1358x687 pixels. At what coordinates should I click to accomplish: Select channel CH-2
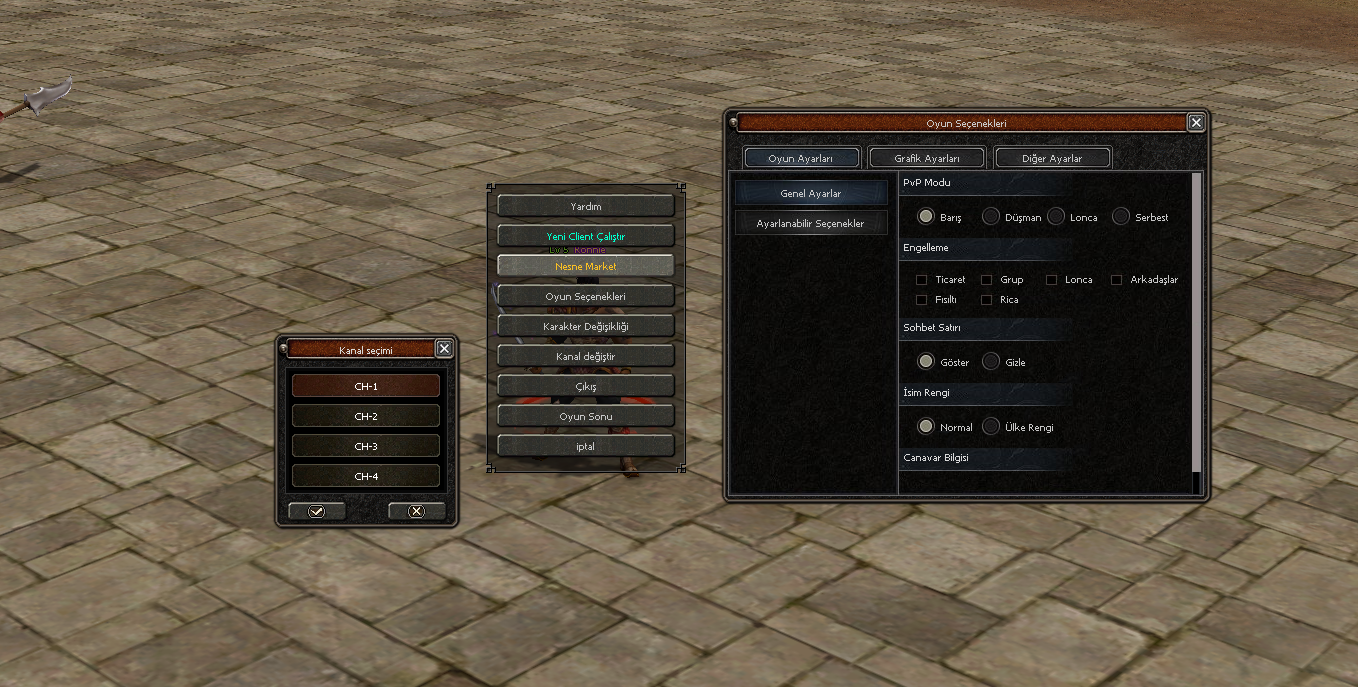(366, 416)
